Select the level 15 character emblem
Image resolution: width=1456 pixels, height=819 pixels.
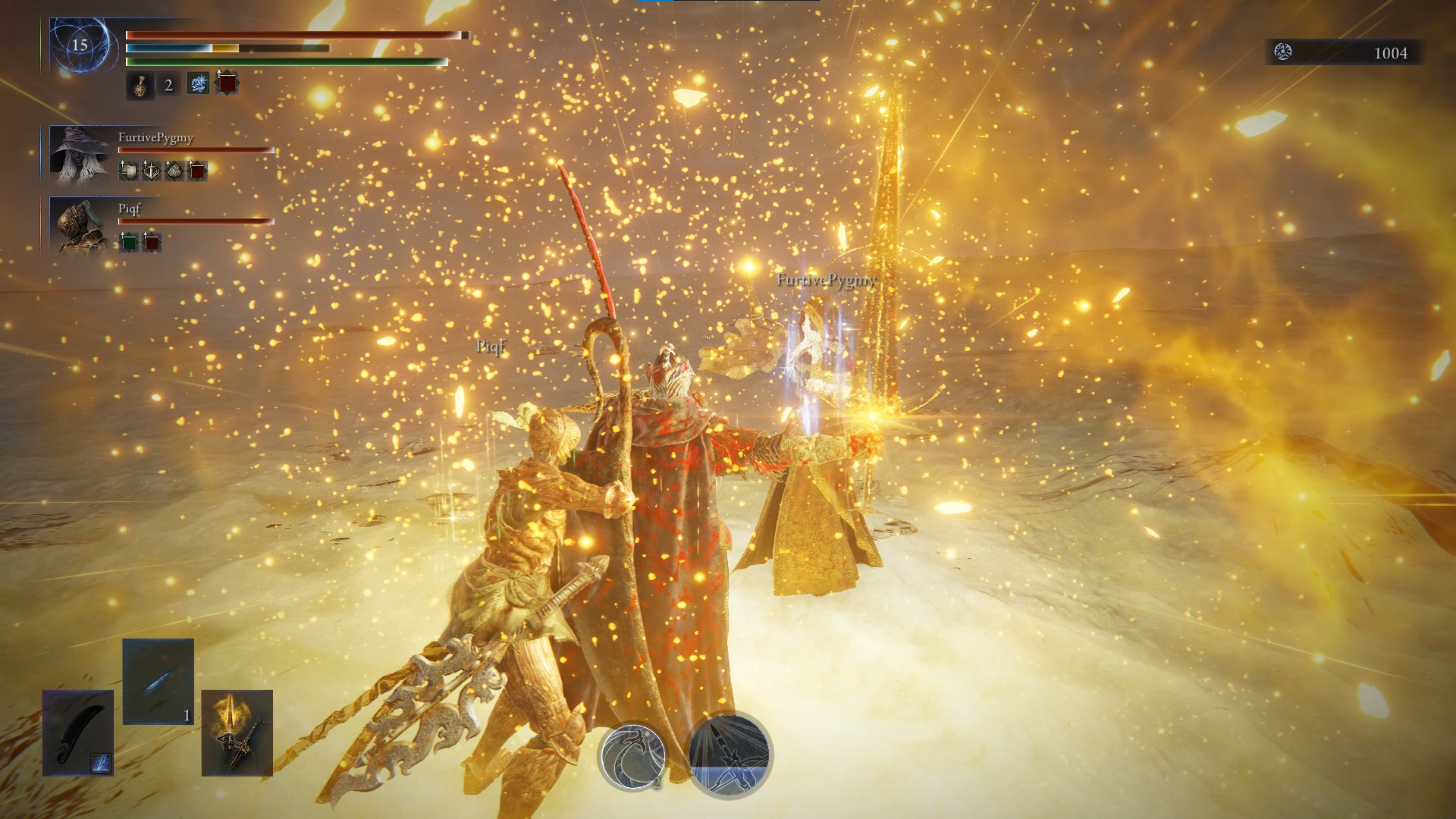80,45
